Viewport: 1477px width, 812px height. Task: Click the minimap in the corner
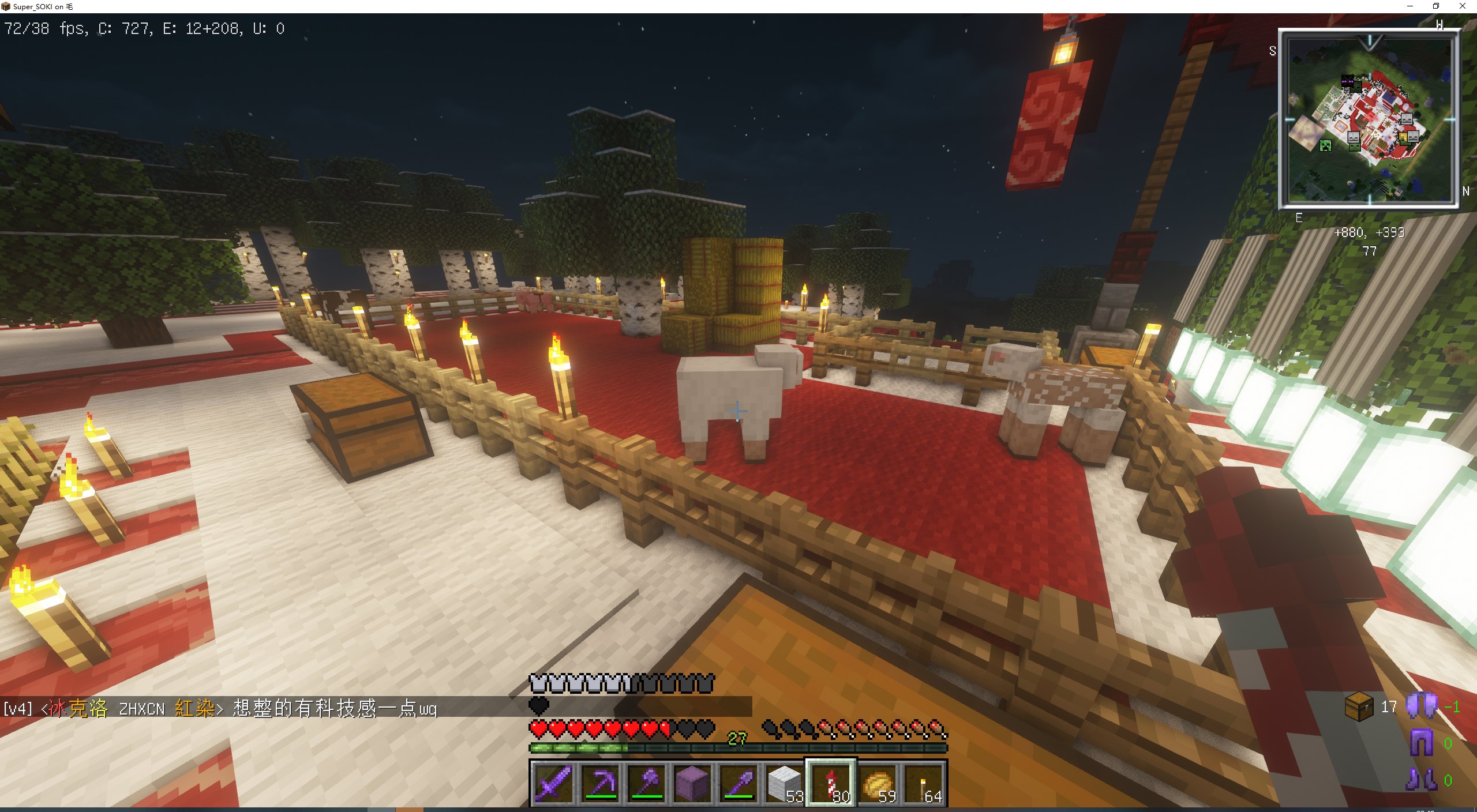point(1369,119)
